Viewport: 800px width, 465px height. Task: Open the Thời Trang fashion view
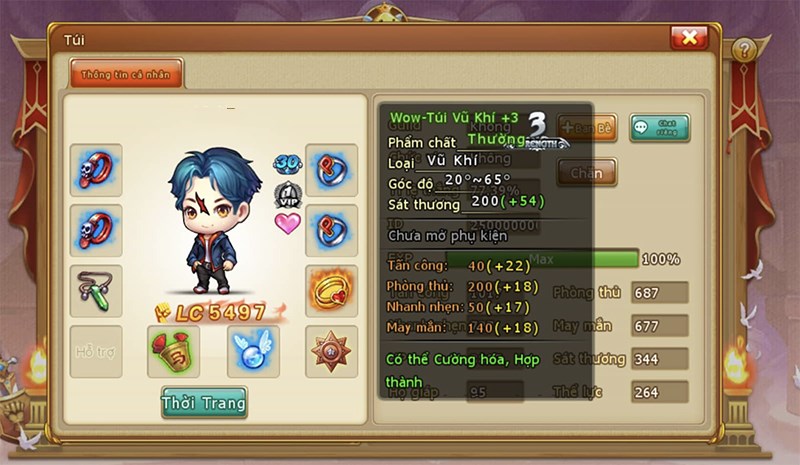tap(204, 401)
